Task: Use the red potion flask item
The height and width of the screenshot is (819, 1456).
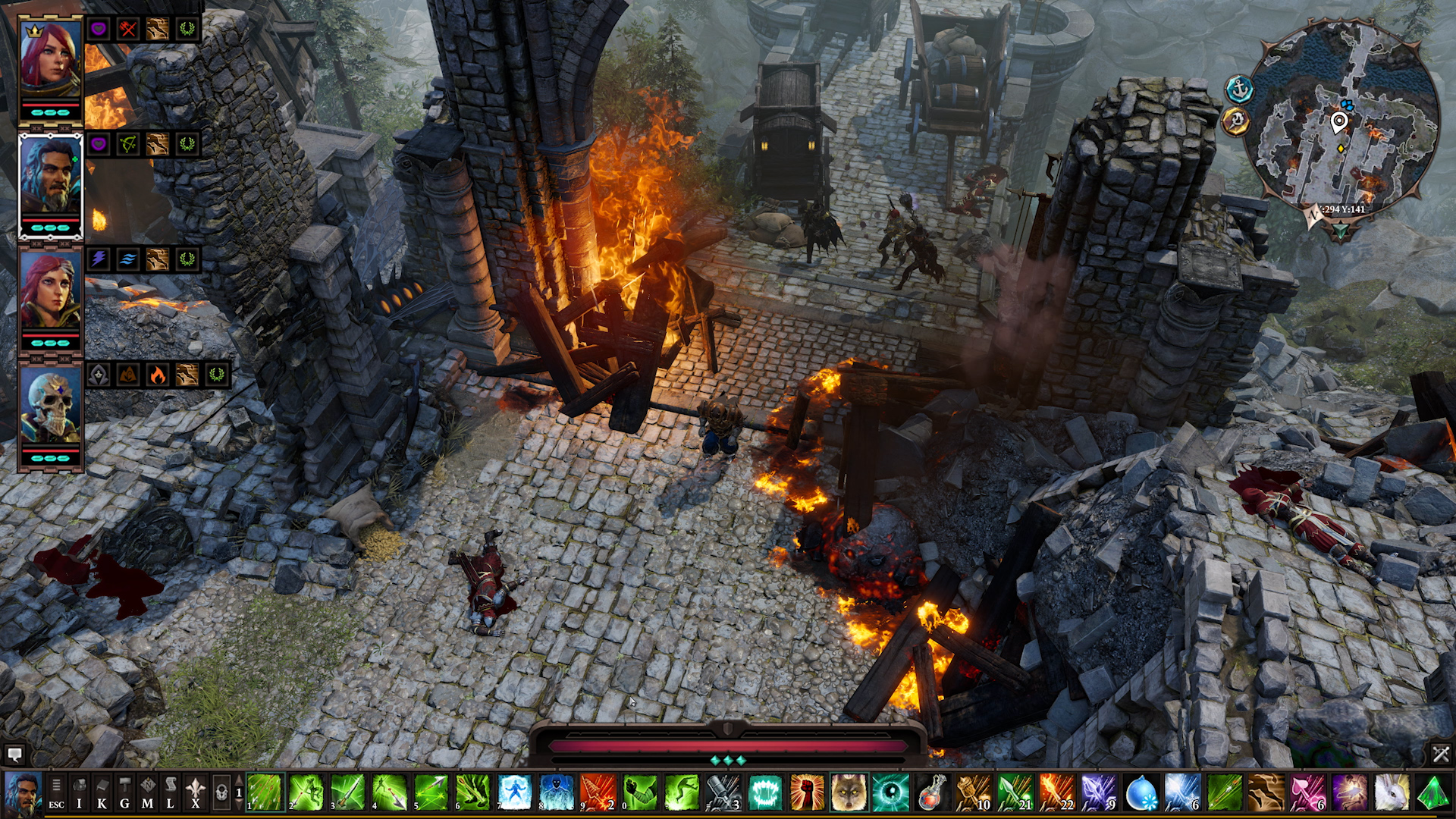Action: [x=932, y=792]
